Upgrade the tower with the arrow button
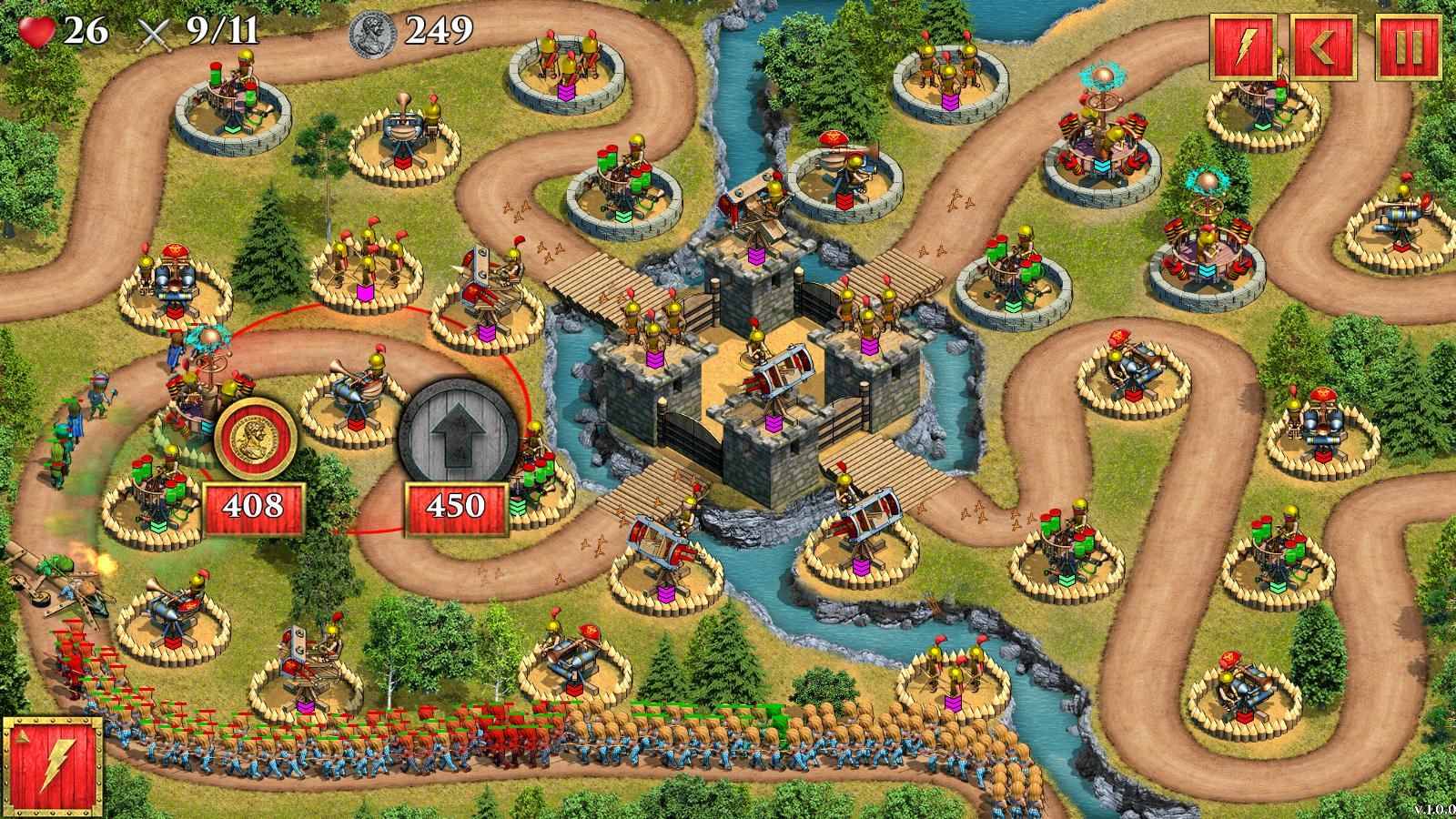 [455, 435]
